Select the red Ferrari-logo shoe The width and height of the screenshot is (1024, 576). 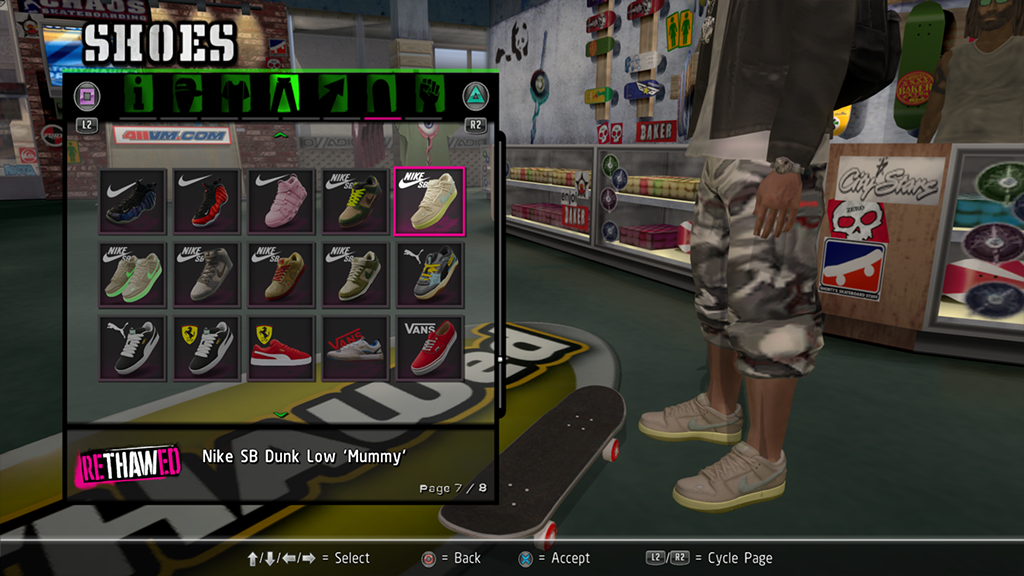pos(281,348)
